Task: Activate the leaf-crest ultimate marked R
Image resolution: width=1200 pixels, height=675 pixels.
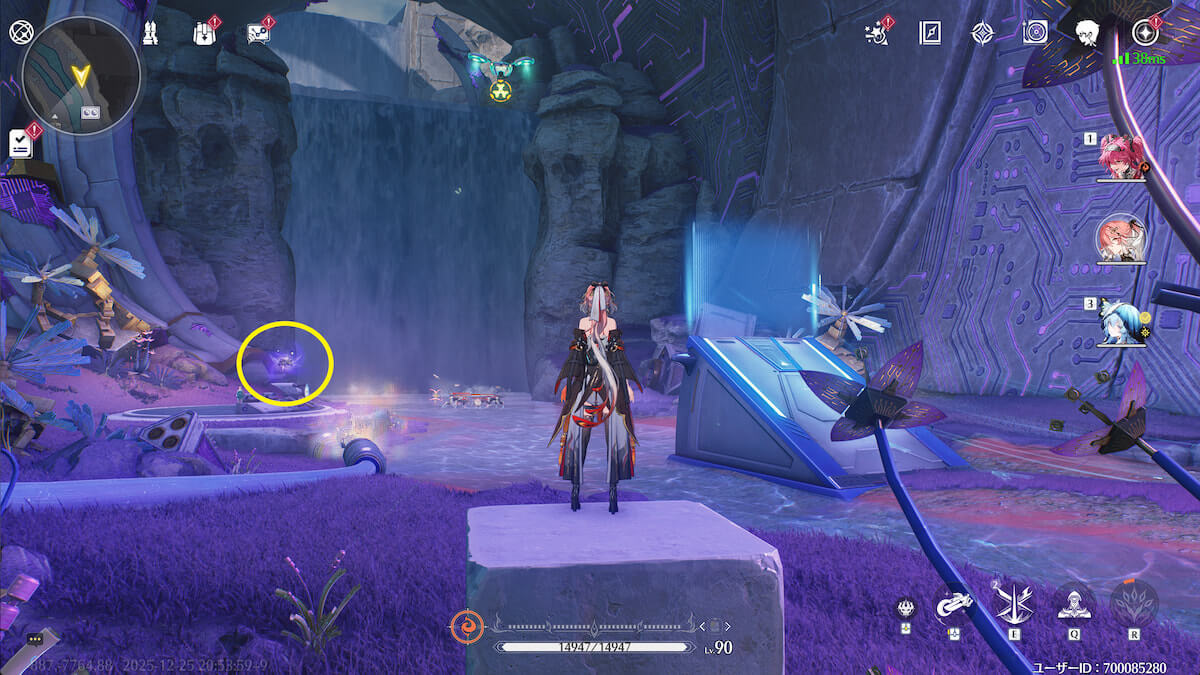Action: [x=1134, y=603]
